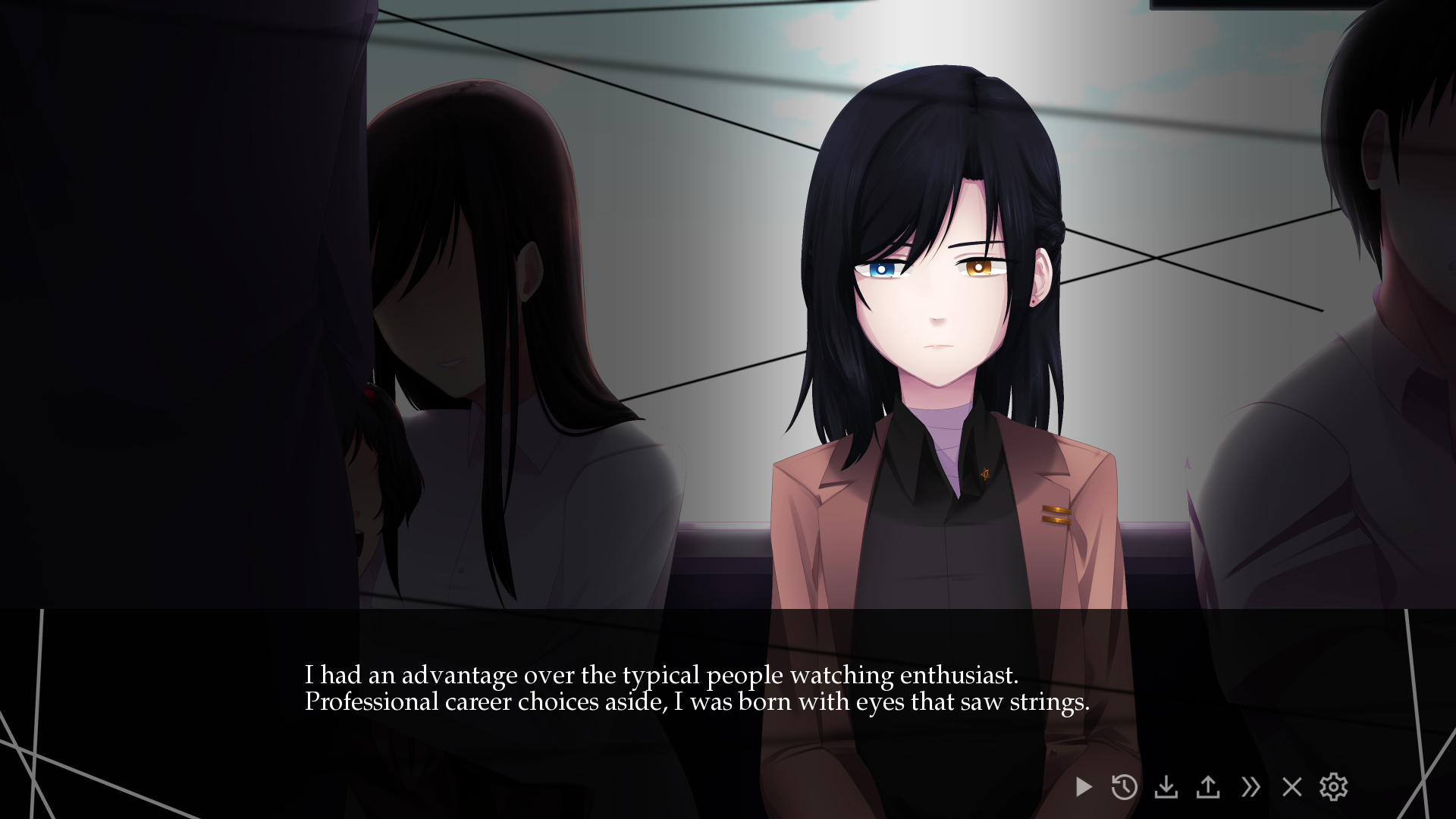Skip dialogue with the double-chevron icon
The height and width of the screenshot is (819, 1456).
click(1252, 787)
